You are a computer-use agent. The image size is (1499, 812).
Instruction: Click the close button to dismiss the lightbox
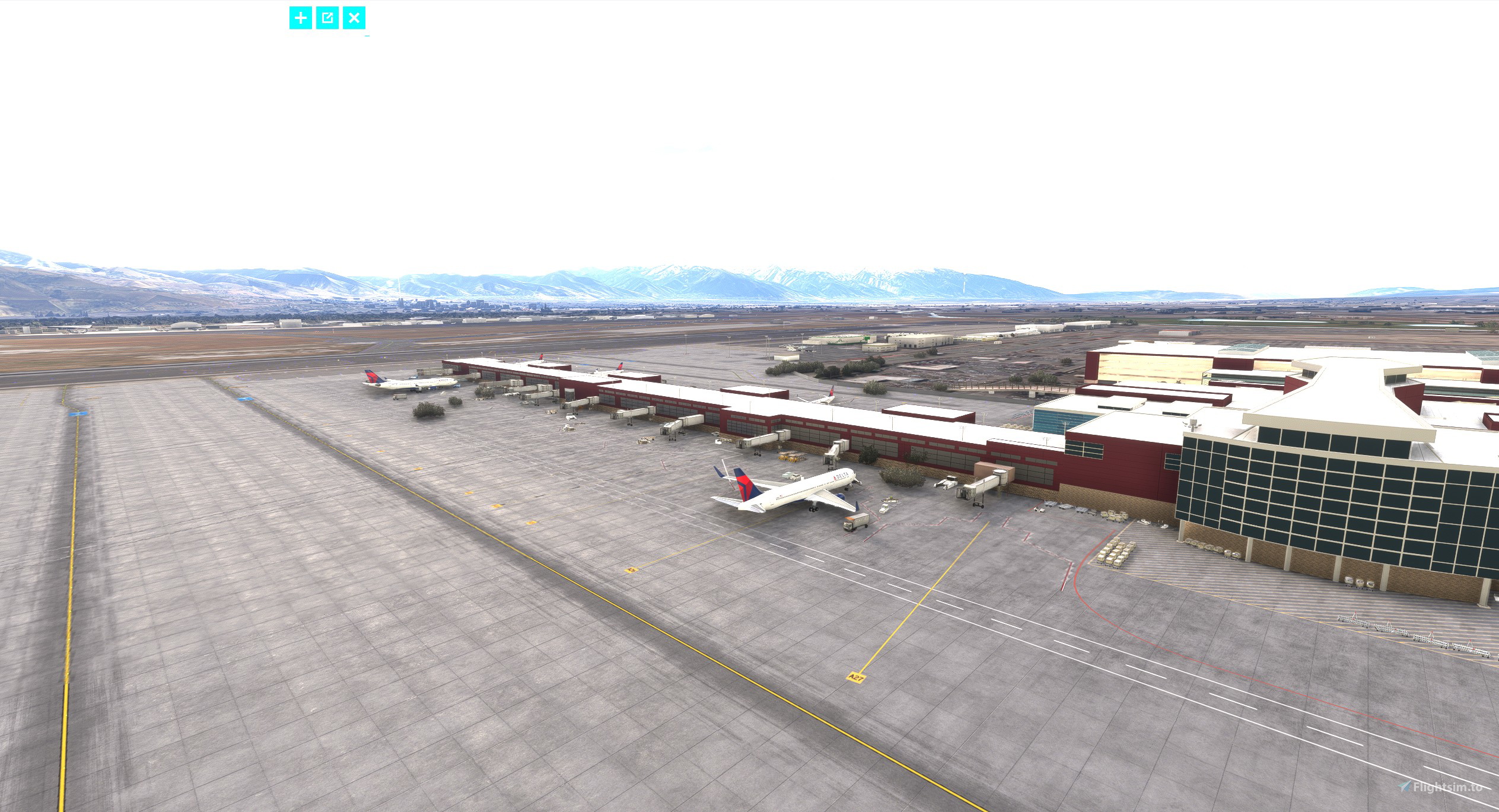pyautogui.click(x=354, y=18)
